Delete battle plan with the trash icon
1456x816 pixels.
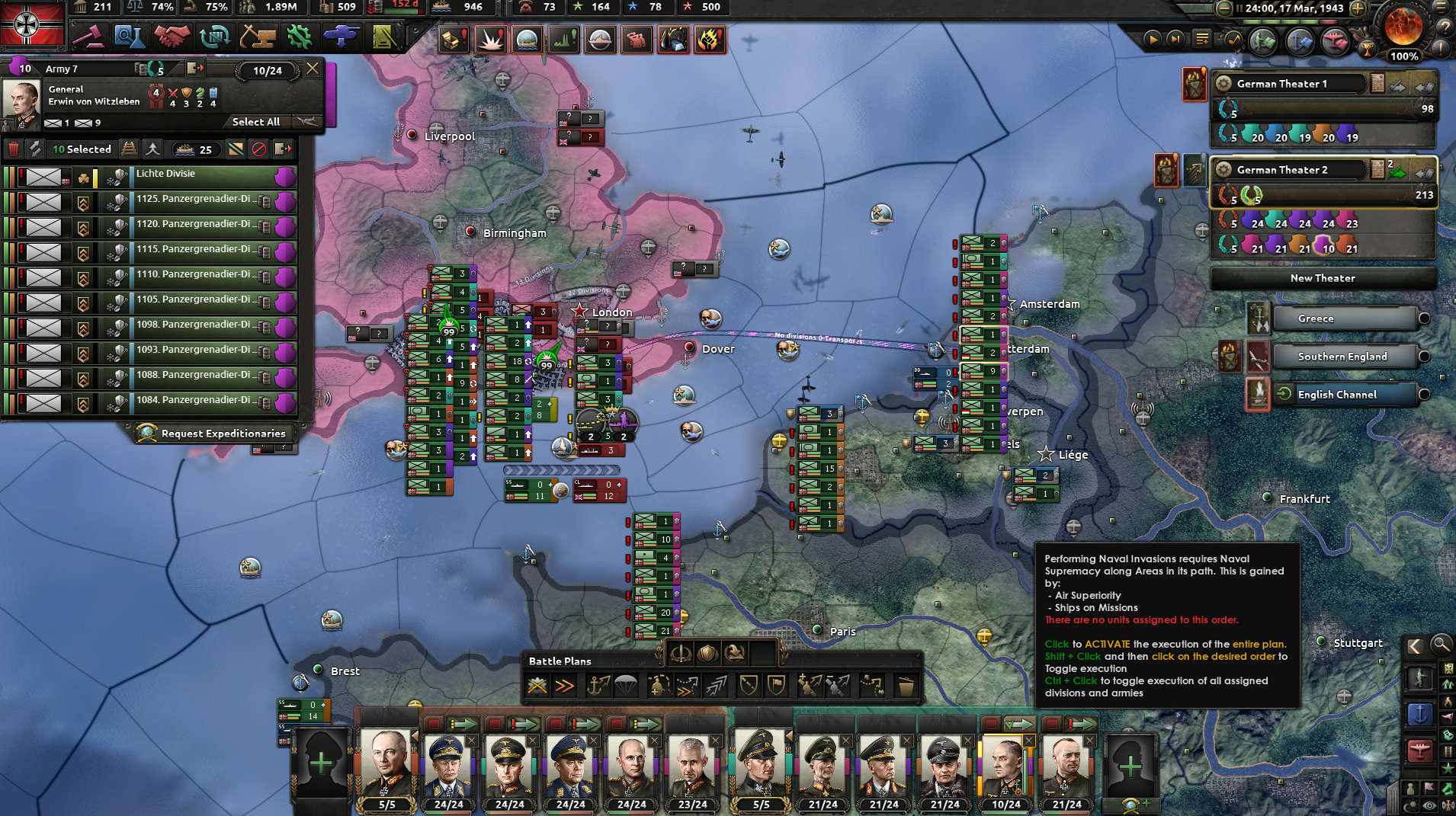[x=907, y=686]
